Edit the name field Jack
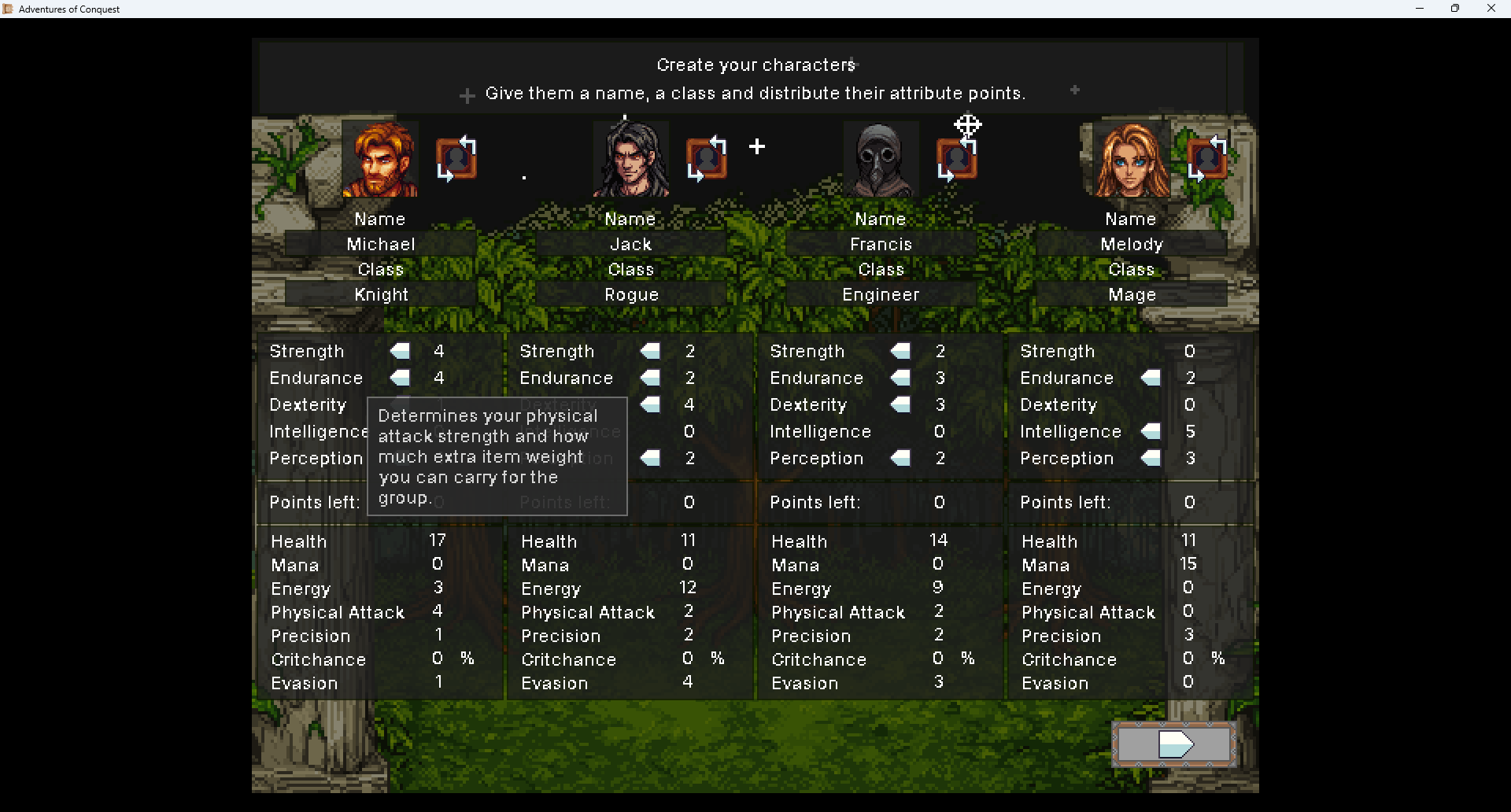The height and width of the screenshot is (812, 1511). pyautogui.click(x=631, y=245)
